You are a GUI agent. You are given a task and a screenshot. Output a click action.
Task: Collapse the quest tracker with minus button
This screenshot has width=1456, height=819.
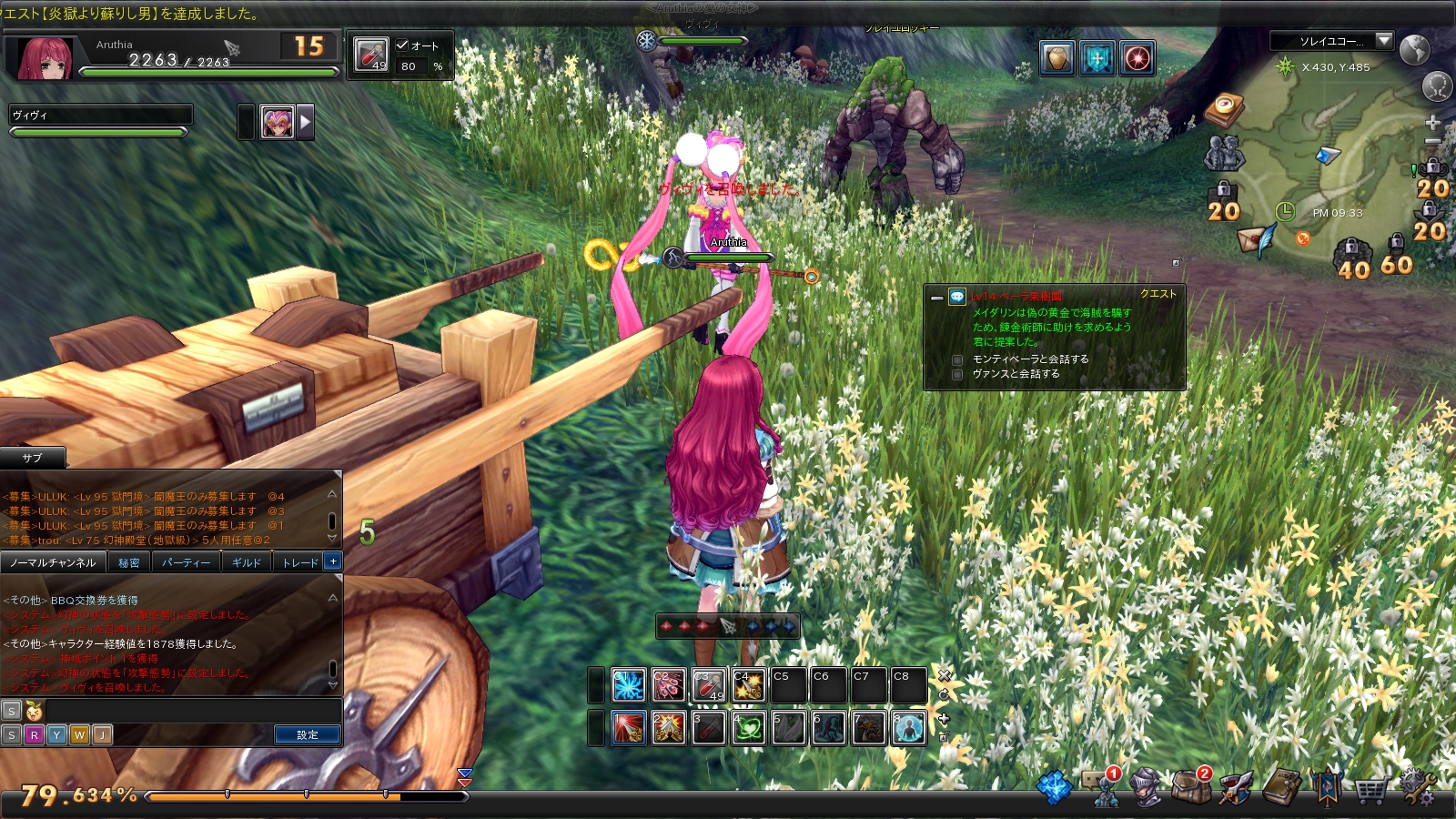tap(936, 297)
